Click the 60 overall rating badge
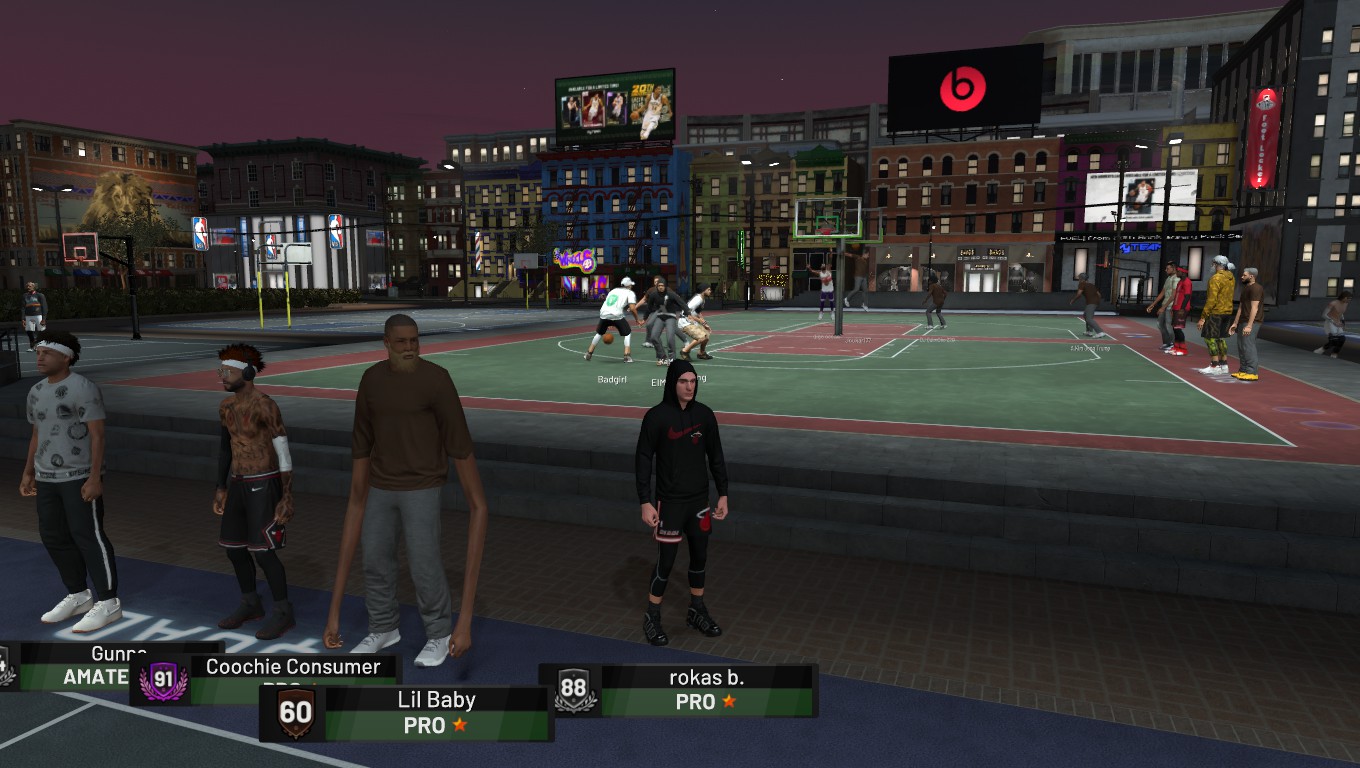The height and width of the screenshot is (768, 1360). [x=296, y=713]
